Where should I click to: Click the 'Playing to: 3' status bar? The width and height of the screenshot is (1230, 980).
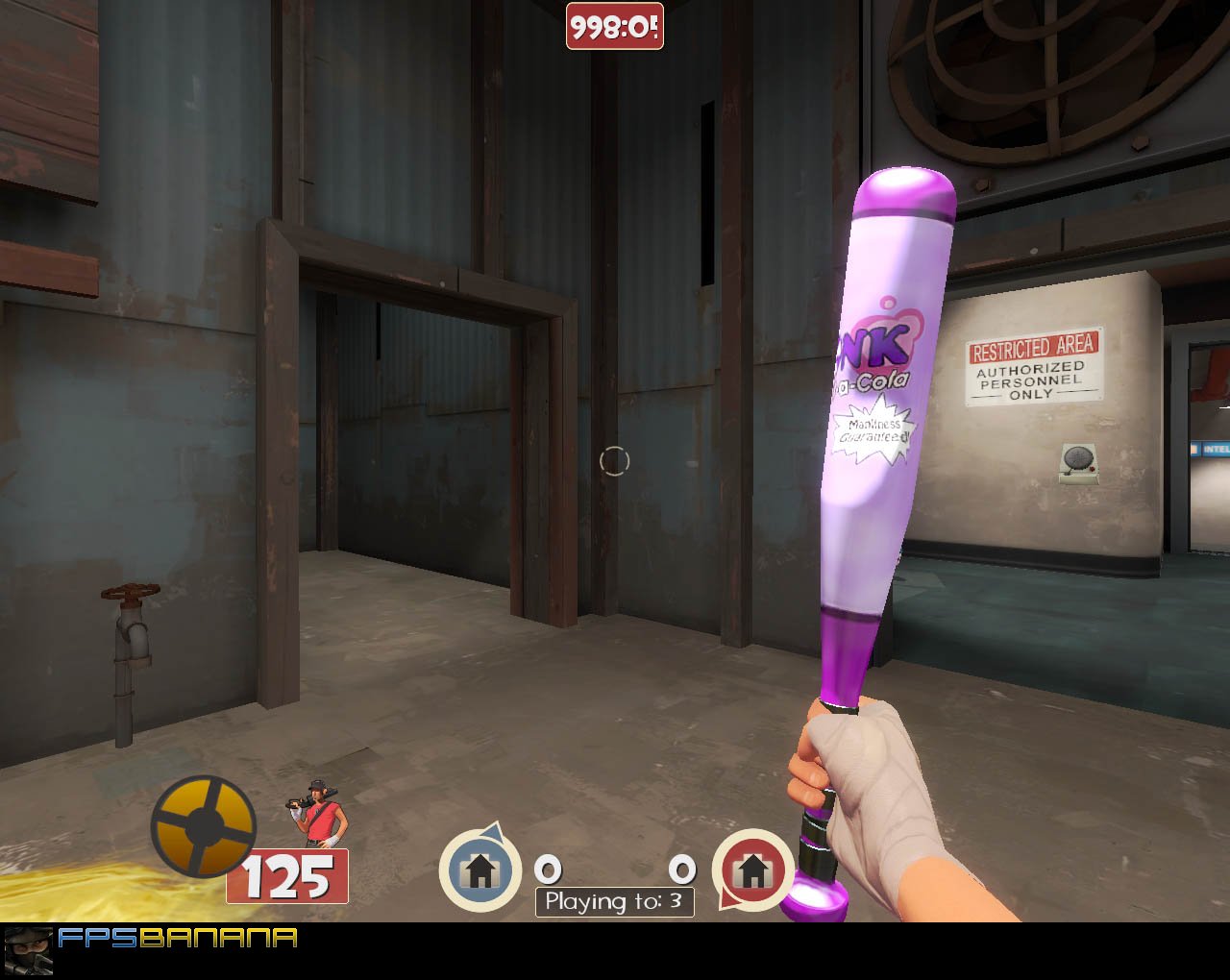pyautogui.click(x=615, y=901)
